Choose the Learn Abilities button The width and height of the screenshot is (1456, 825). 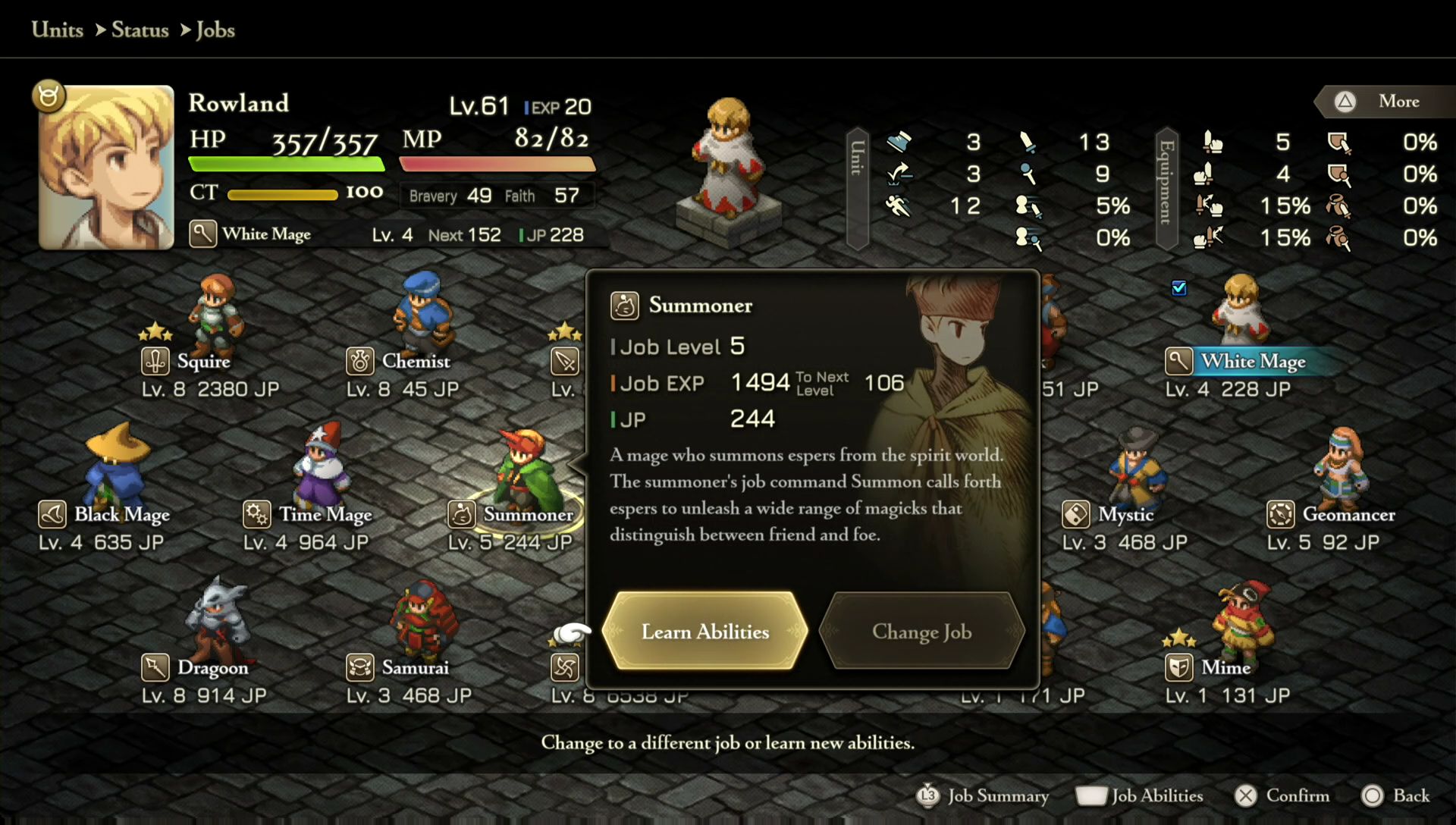pos(704,632)
